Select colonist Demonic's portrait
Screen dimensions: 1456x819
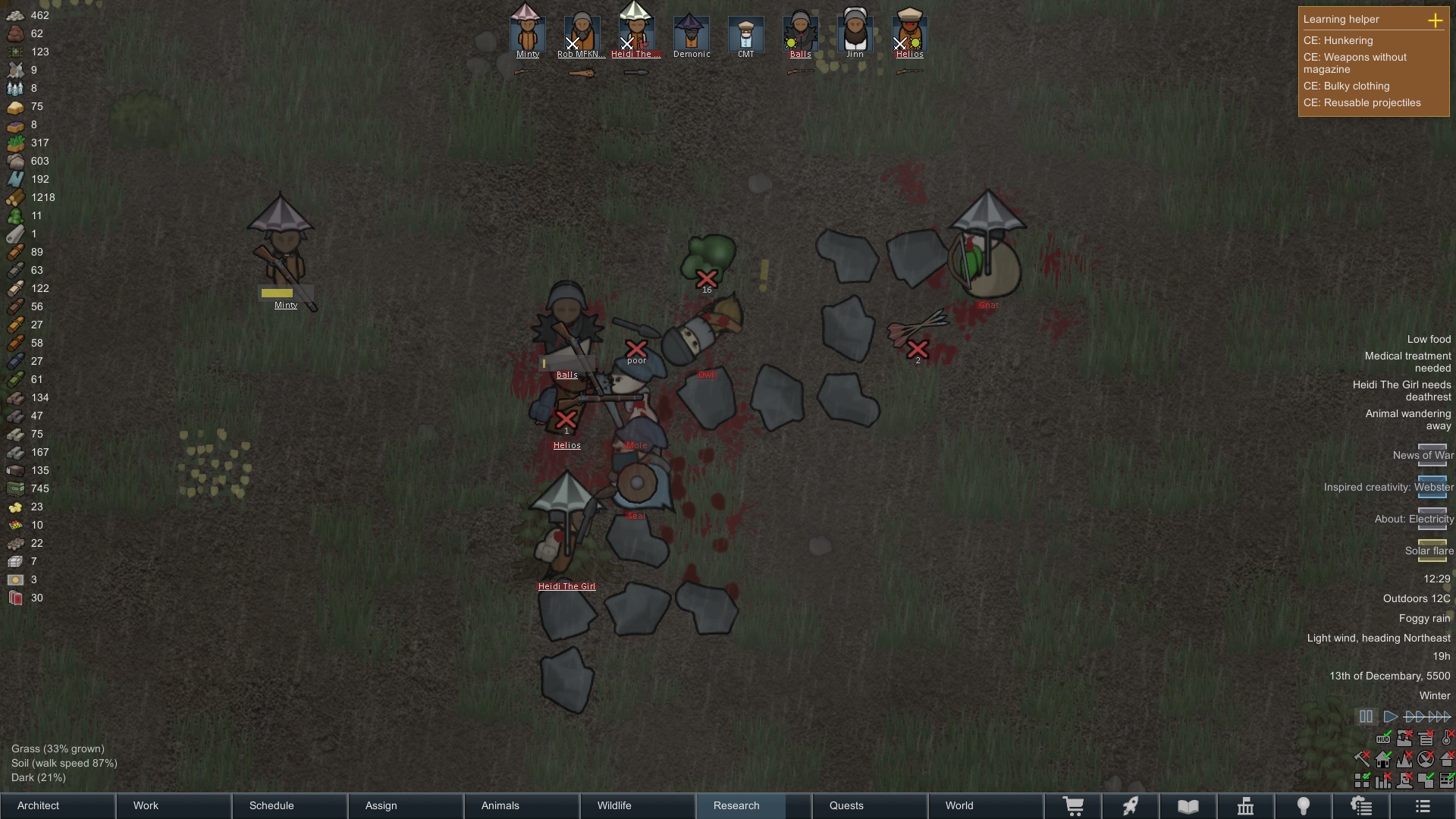pyautogui.click(x=691, y=32)
